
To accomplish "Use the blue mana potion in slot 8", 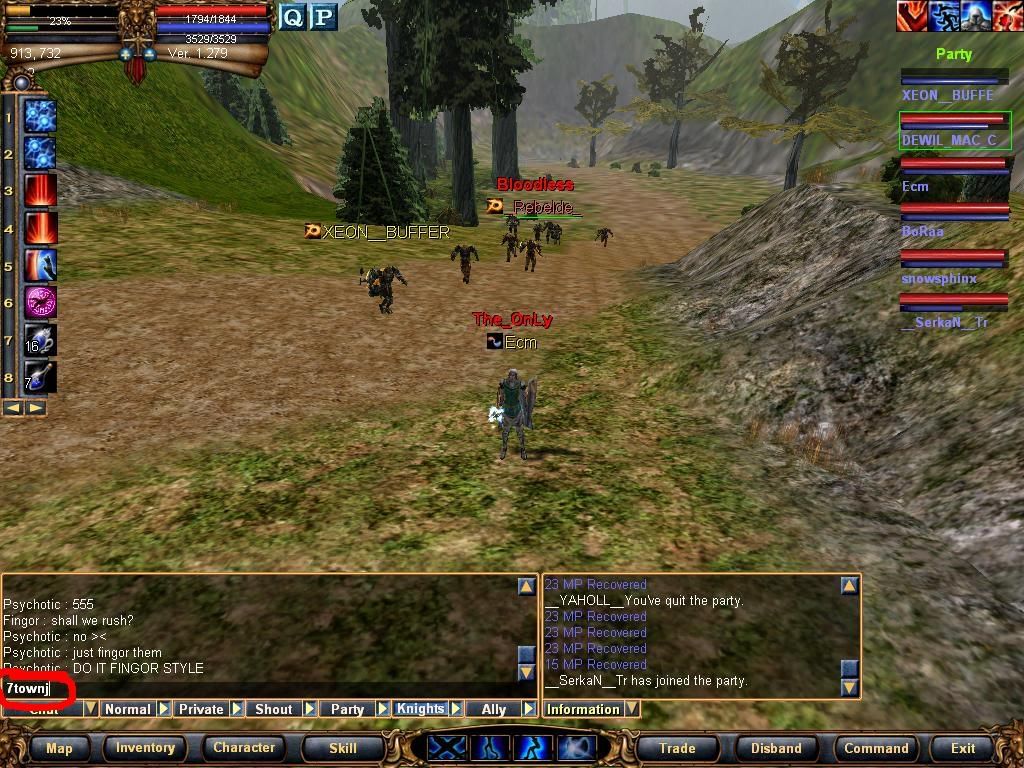I will click(x=40, y=377).
